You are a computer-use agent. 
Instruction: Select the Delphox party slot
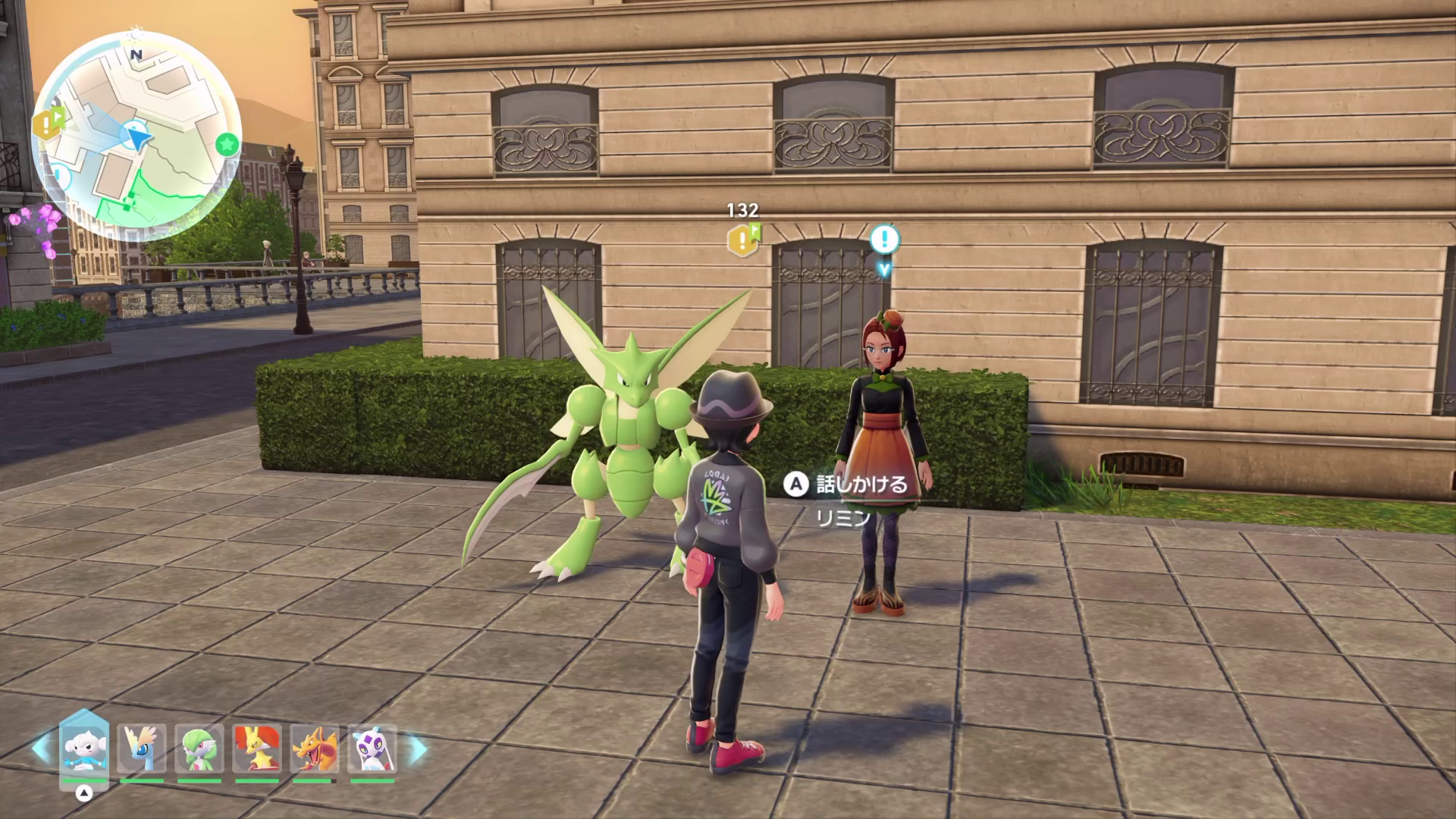[257, 748]
